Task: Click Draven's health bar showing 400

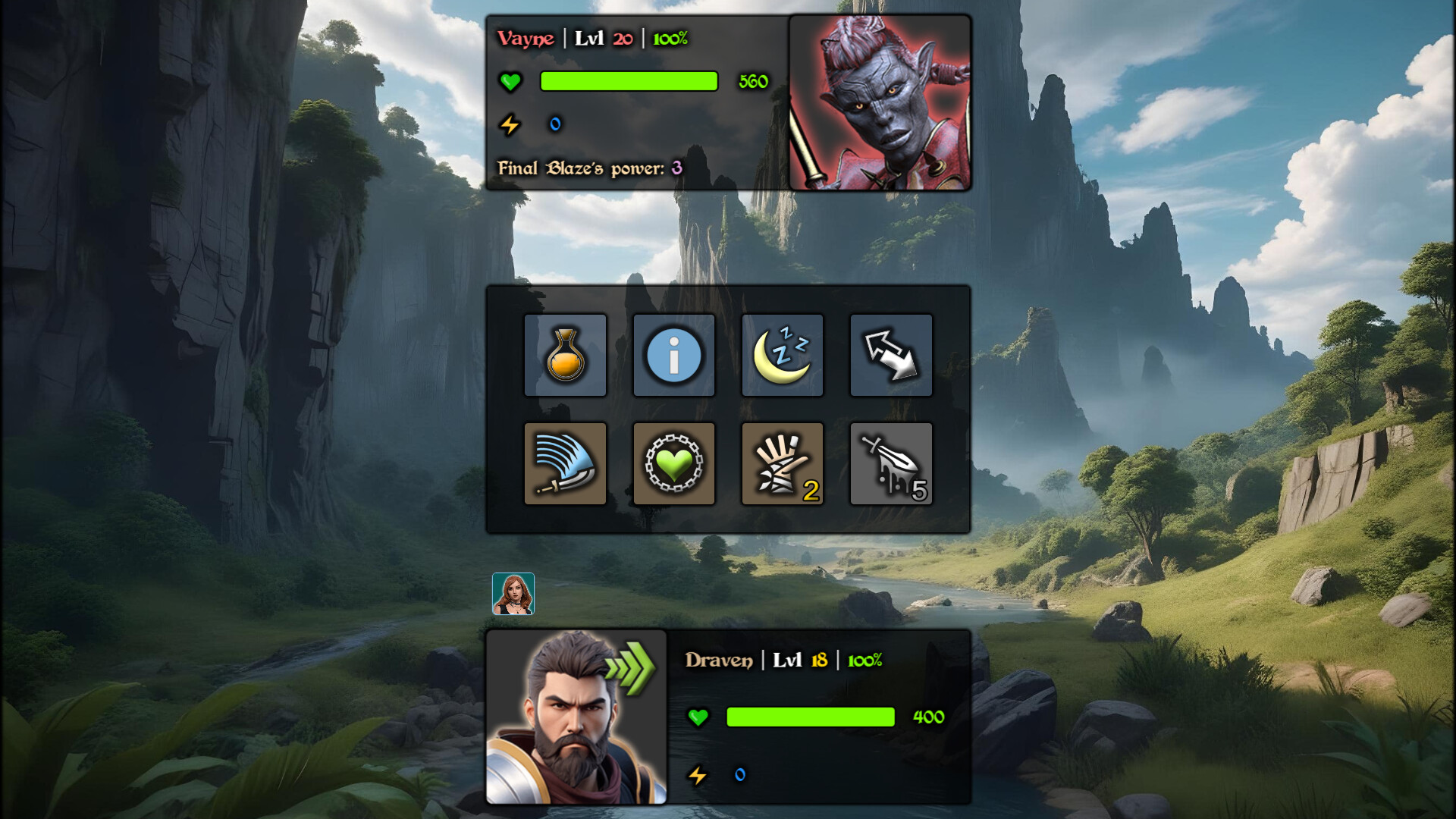Action: (x=809, y=717)
